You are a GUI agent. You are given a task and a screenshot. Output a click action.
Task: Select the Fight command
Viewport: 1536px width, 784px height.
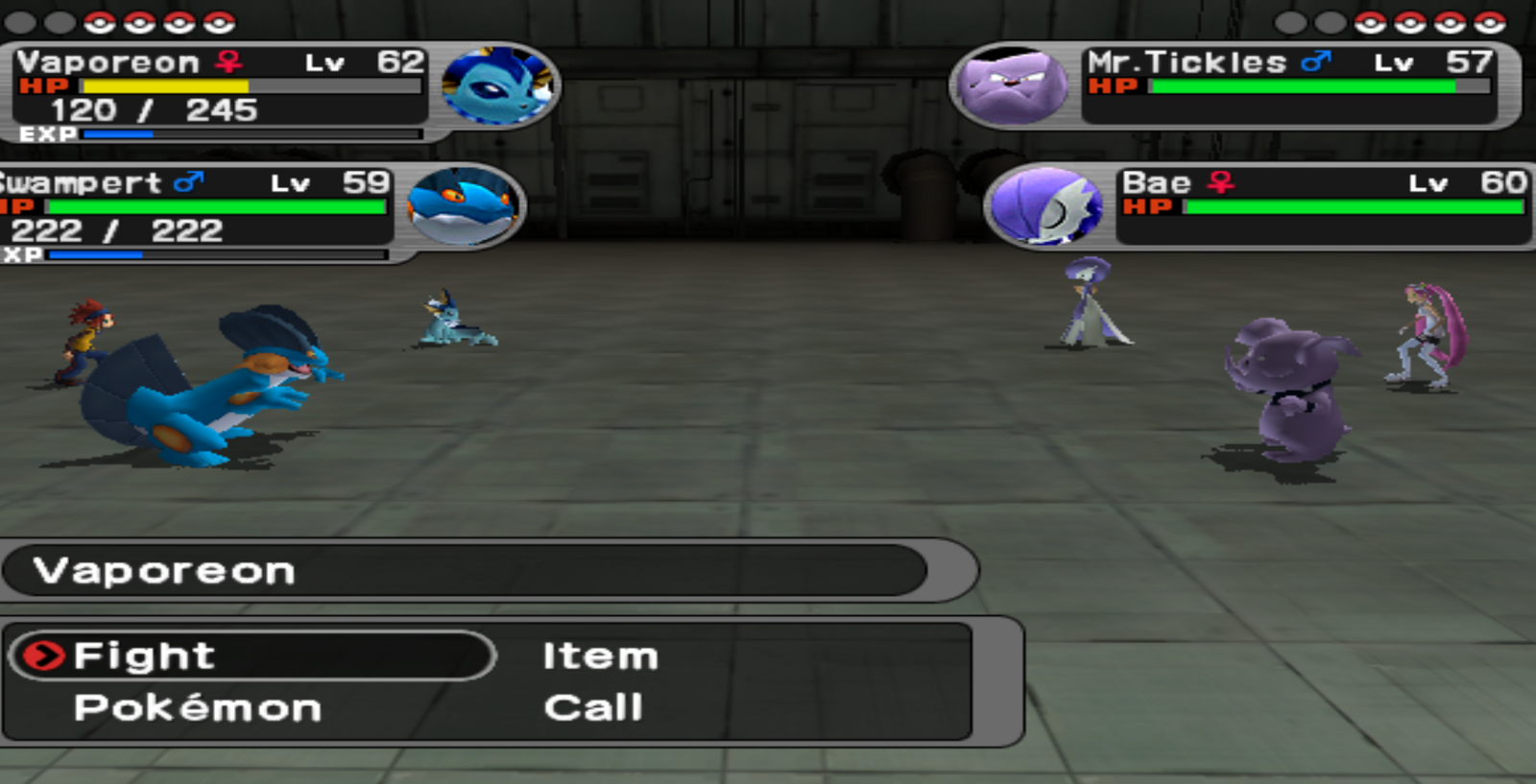pyautogui.click(x=144, y=656)
